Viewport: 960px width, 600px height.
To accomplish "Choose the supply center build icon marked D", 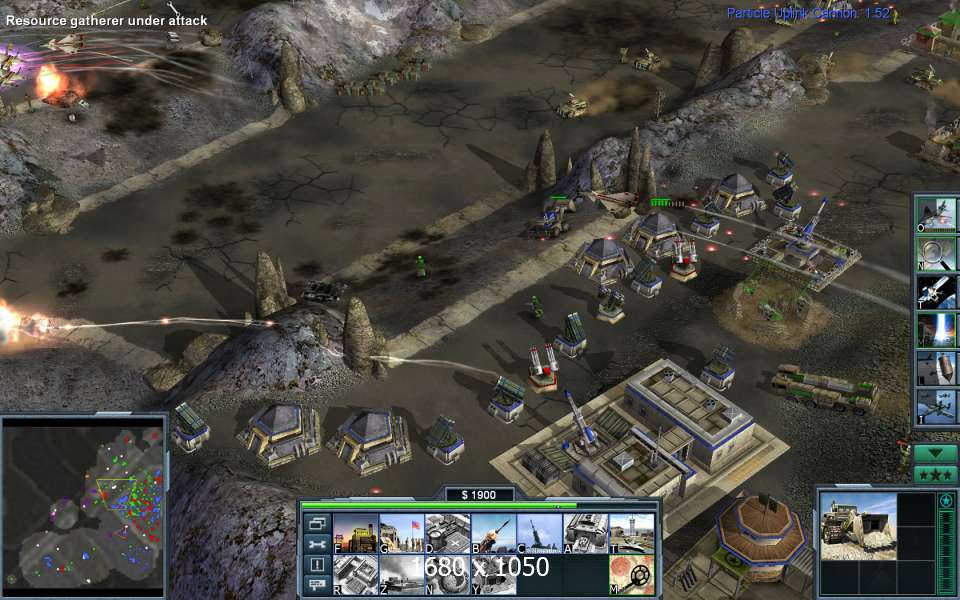I will click(447, 533).
